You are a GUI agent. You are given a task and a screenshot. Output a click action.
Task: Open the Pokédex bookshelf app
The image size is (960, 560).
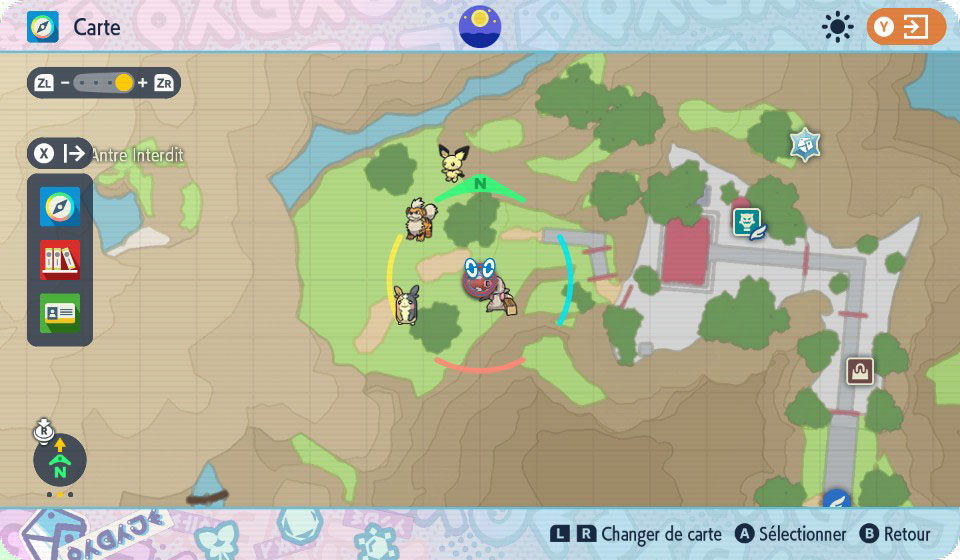[60, 260]
